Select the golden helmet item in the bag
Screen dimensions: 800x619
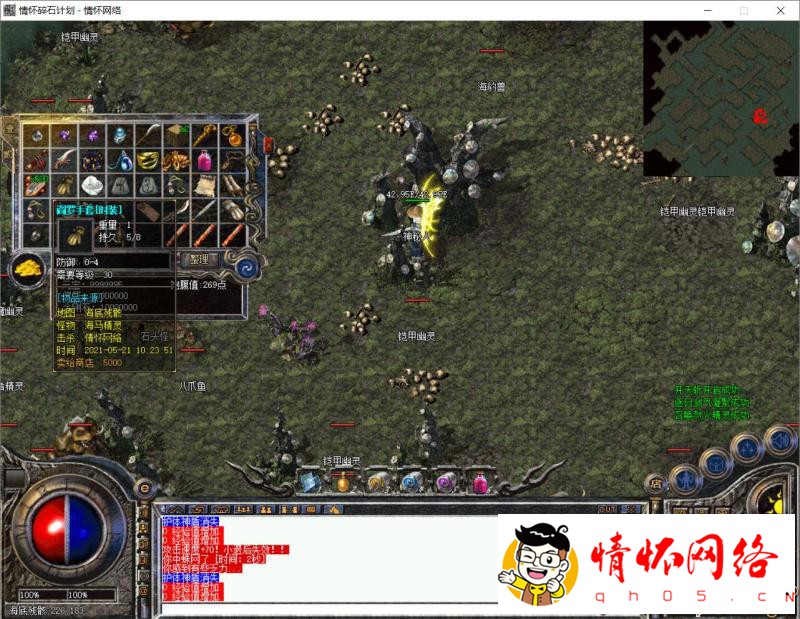[x=148, y=160]
